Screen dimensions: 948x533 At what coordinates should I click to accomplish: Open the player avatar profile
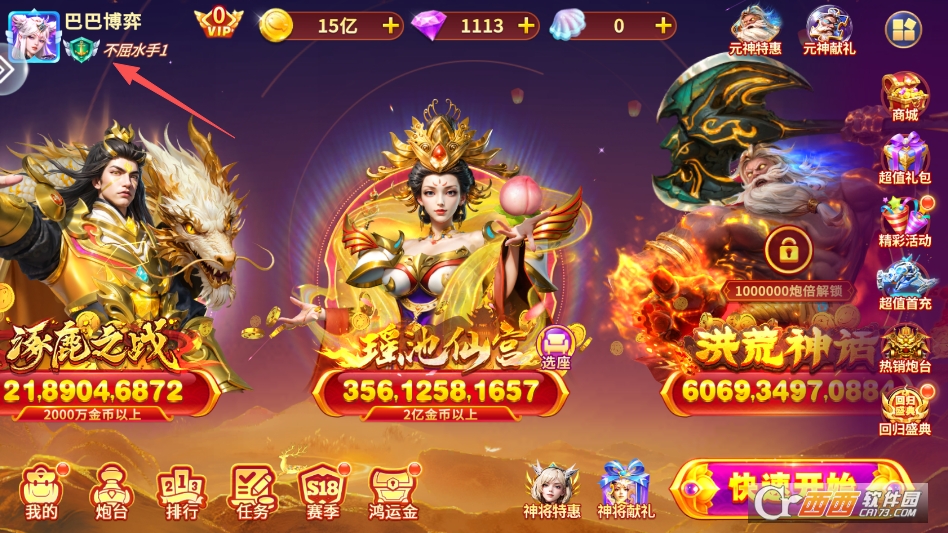click(33, 37)
